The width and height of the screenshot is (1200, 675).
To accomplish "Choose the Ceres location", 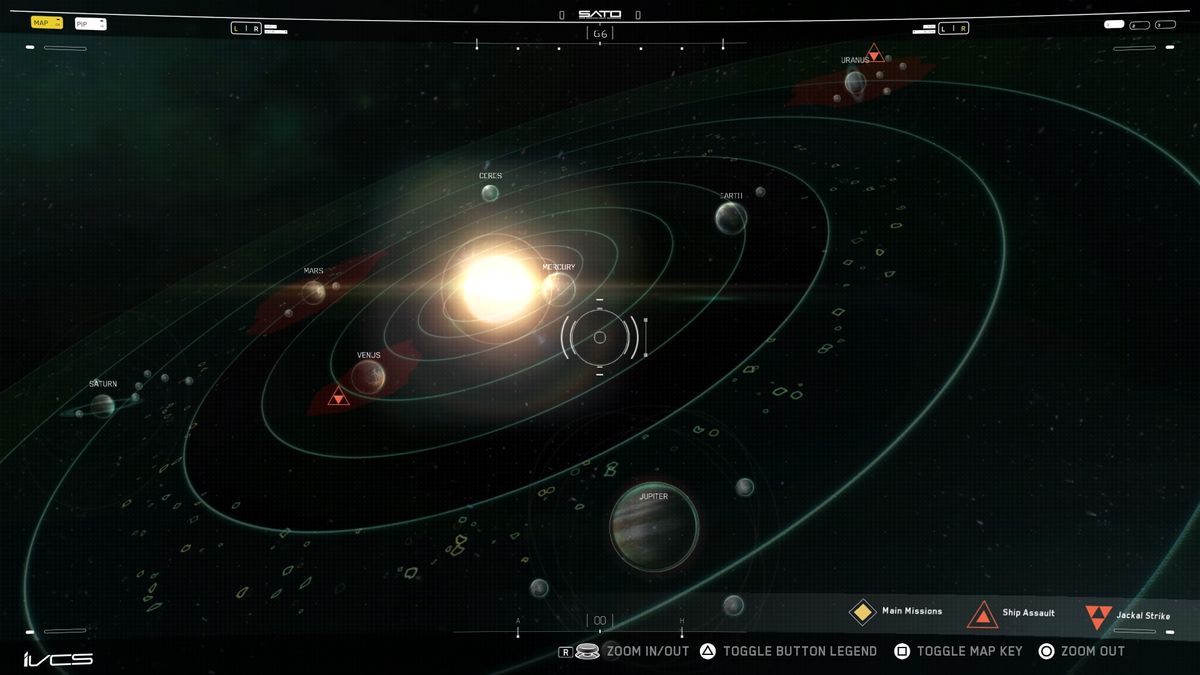I will point(490,193).
